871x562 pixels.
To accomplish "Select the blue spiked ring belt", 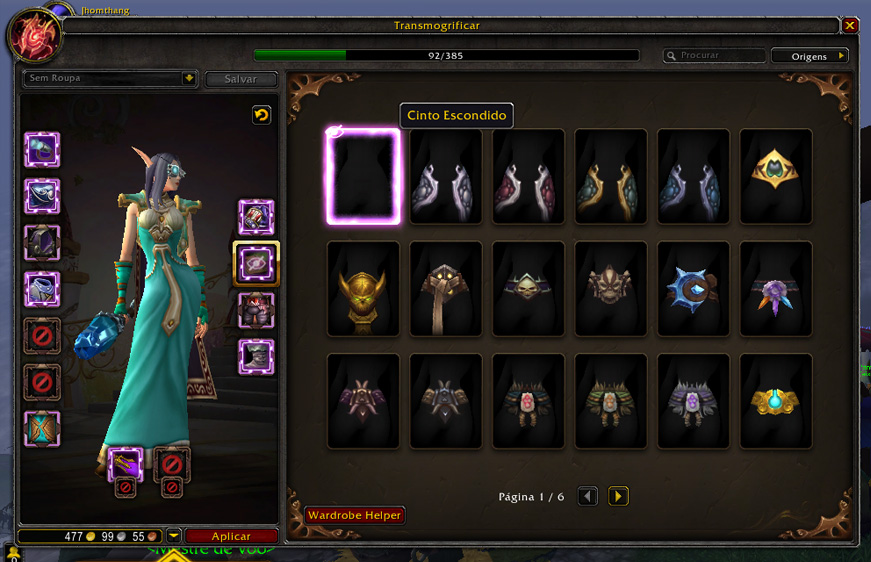I will pyautogui.click(x=693, y=288).
